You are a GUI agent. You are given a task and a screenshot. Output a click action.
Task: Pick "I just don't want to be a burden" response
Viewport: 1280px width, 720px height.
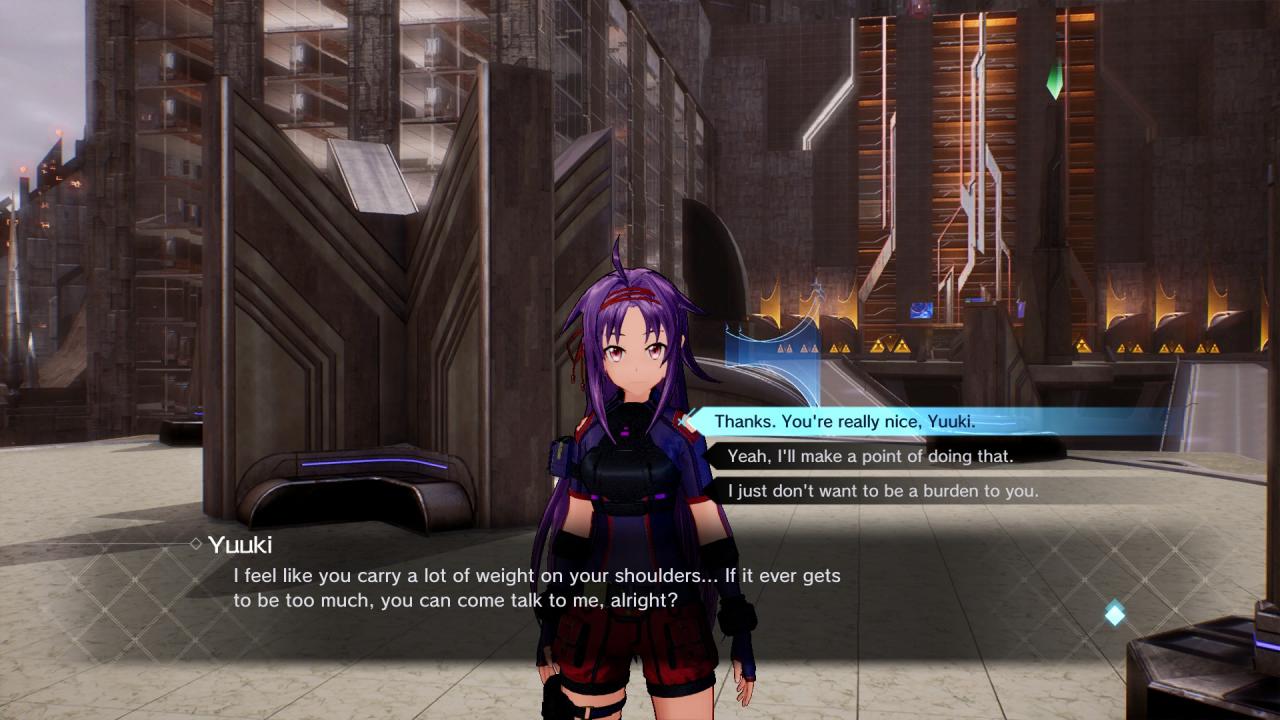[x=882, y=491]
